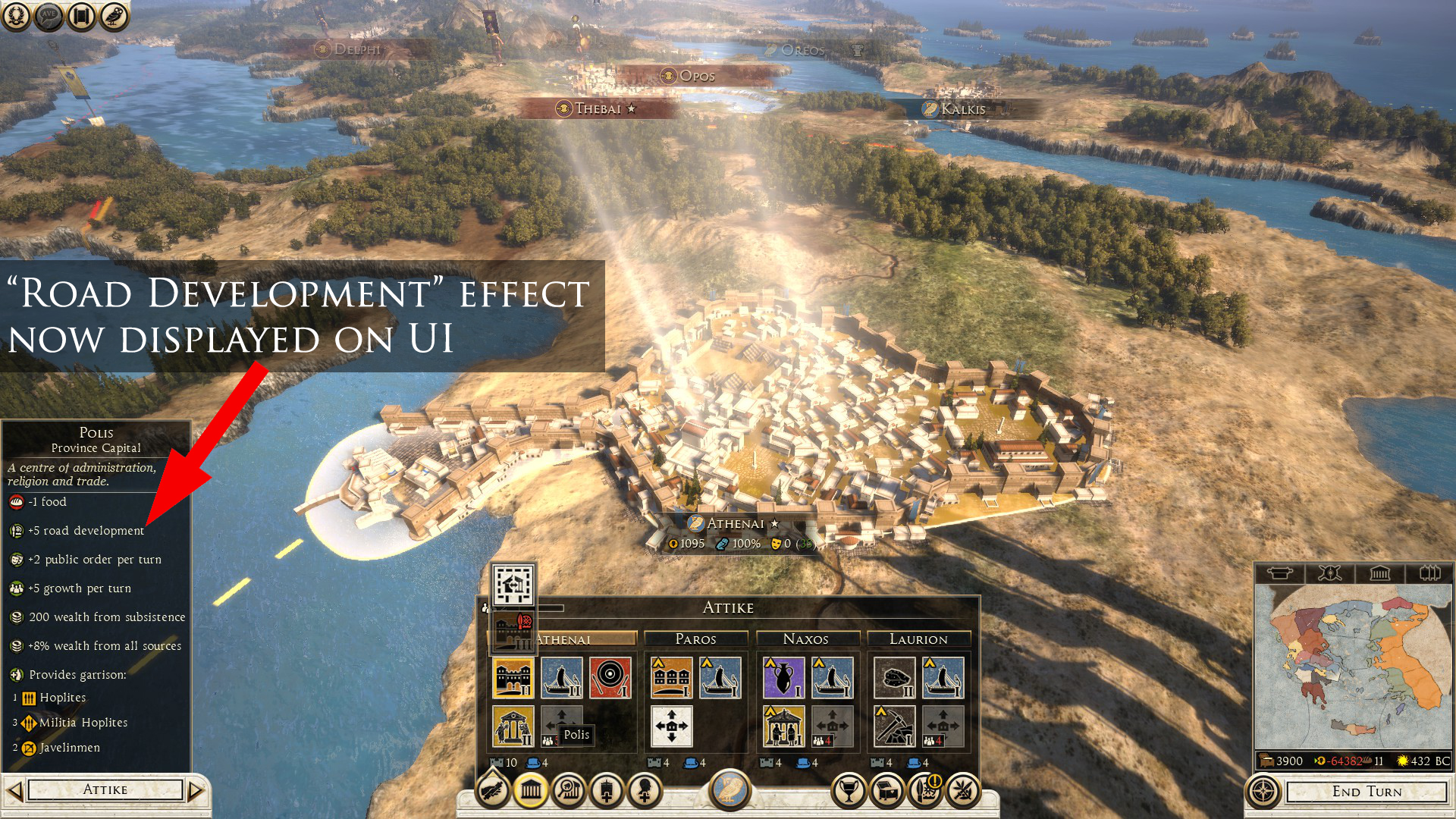Click the white expansion slot in Paros
The width and height of the screenshot is (1456, 819).
tap(671, 726)
